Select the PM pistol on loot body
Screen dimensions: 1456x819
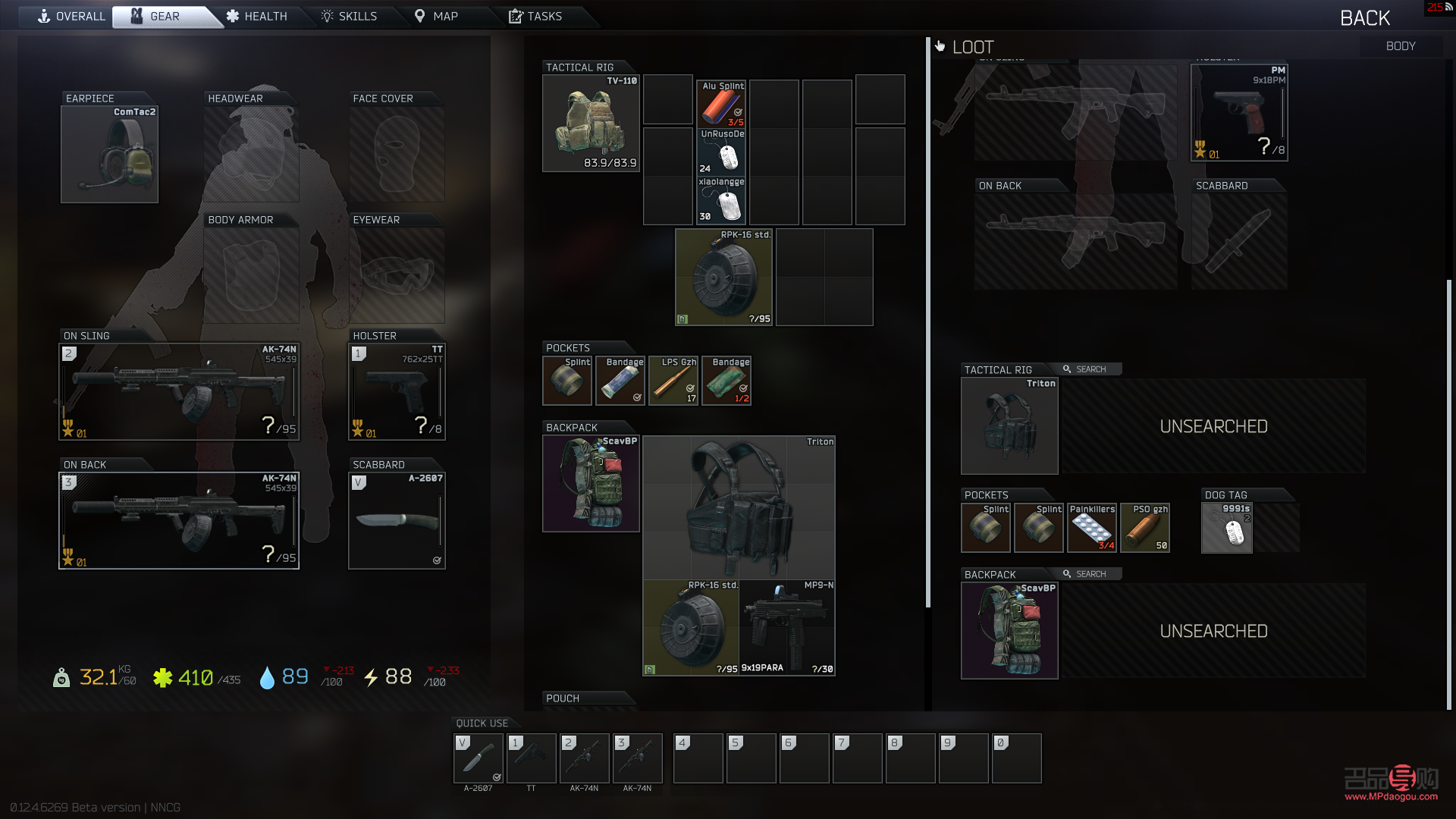click(x=1239, y=113)
